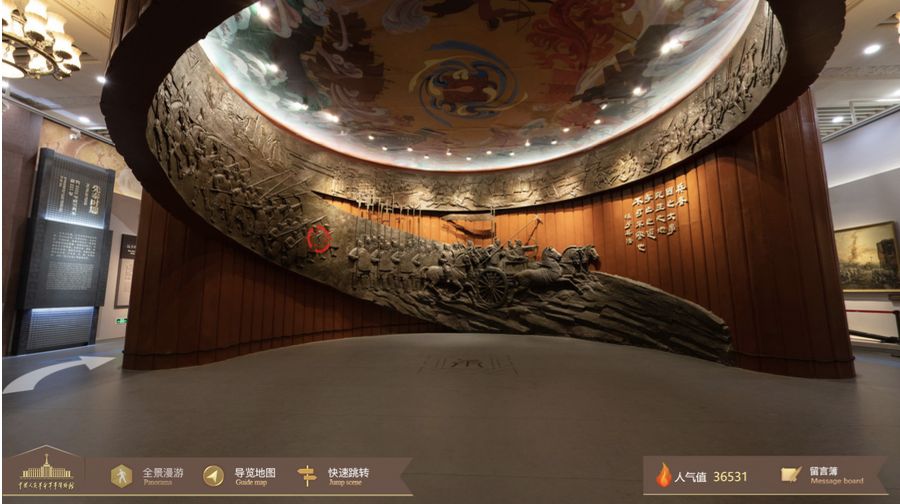The height and width of the screenshot is (504, 900).
Task: Open the Message board (留言簿)
Action: point(816,475)
